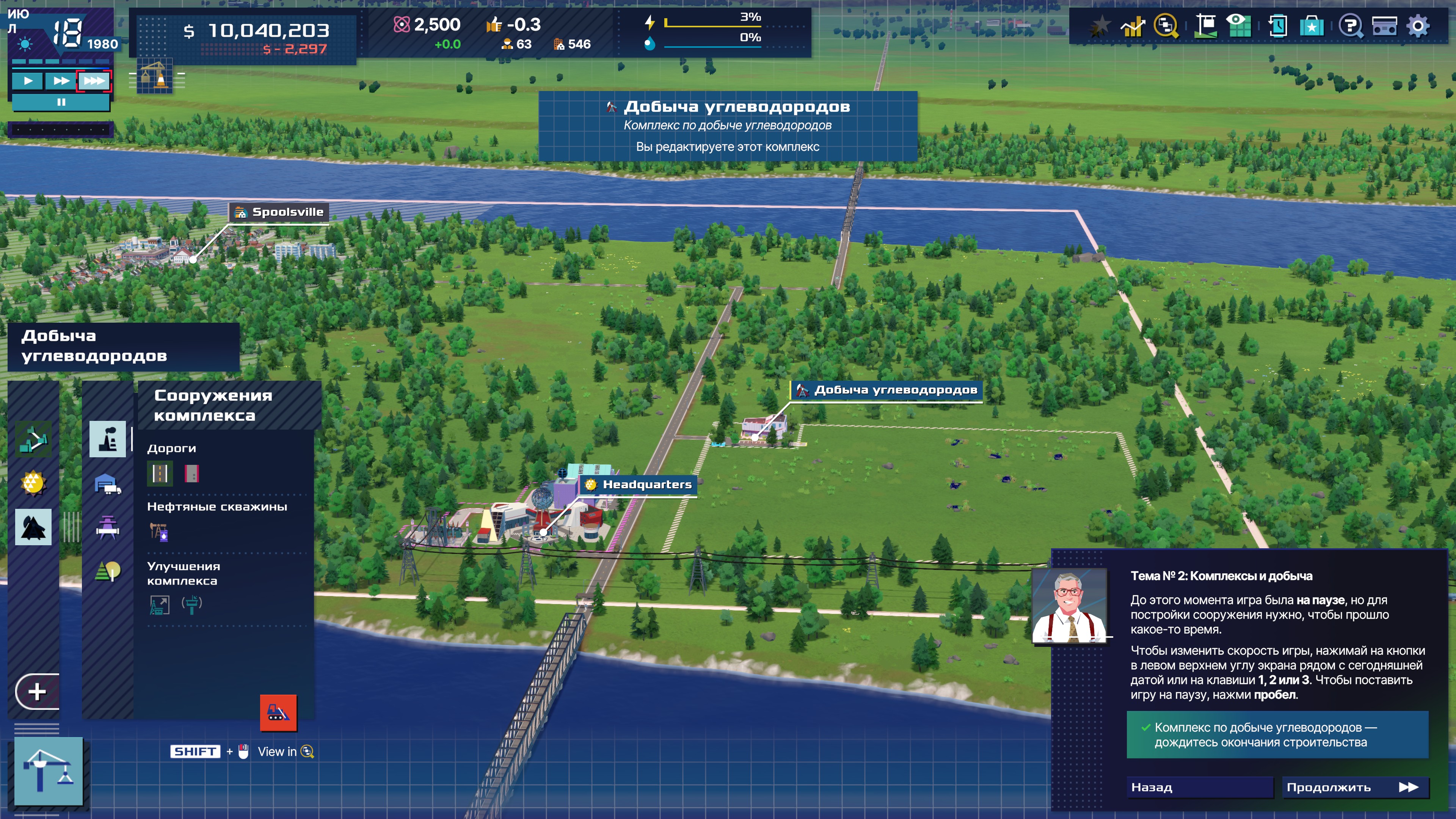The height and width of the screenshot is (819, 1456).
Task: Set game speed to double fast-forward
Action: point(61,82)
